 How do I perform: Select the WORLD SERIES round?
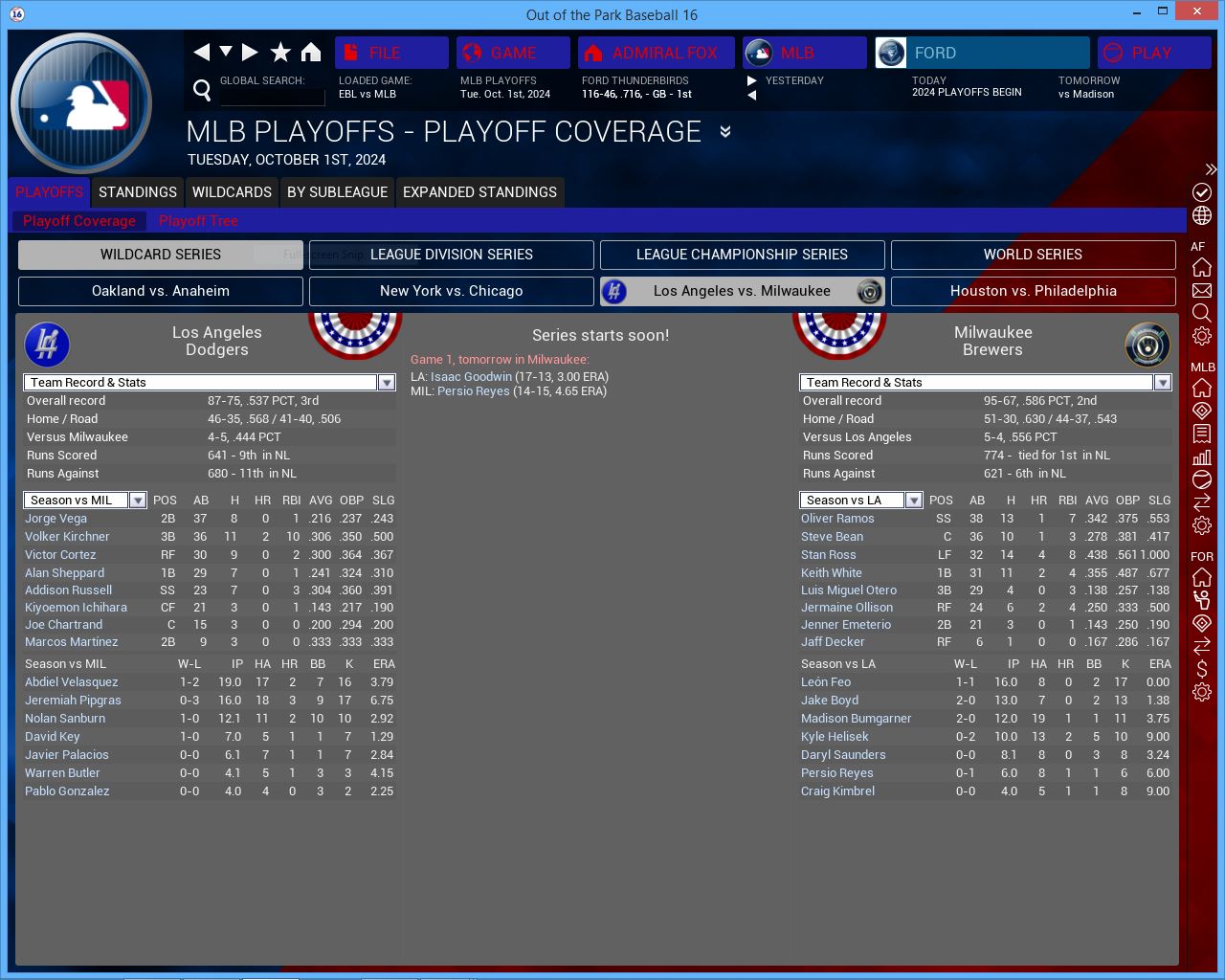pyautogui.click(x=1033, y=255)
